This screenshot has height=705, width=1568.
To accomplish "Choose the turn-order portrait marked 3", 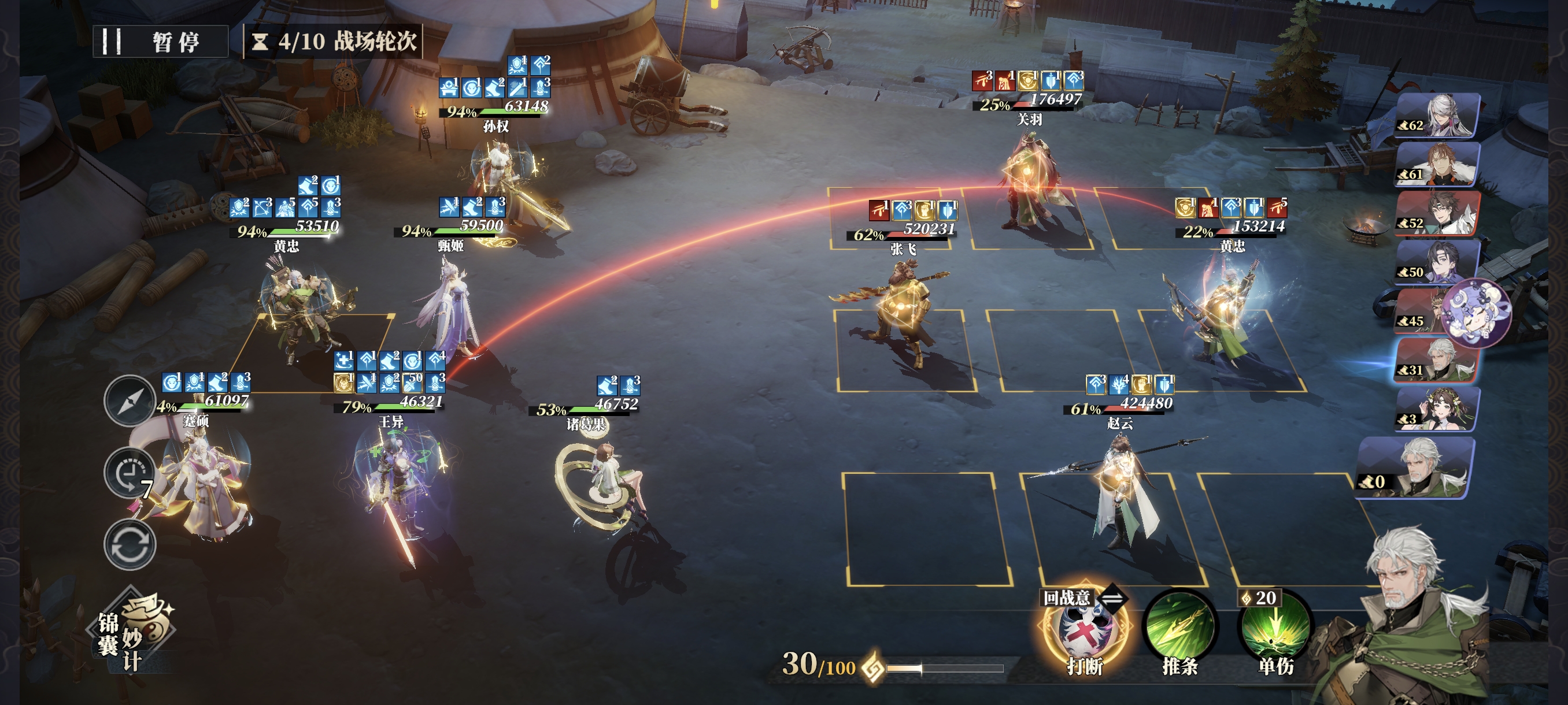I will point(1437,409).
